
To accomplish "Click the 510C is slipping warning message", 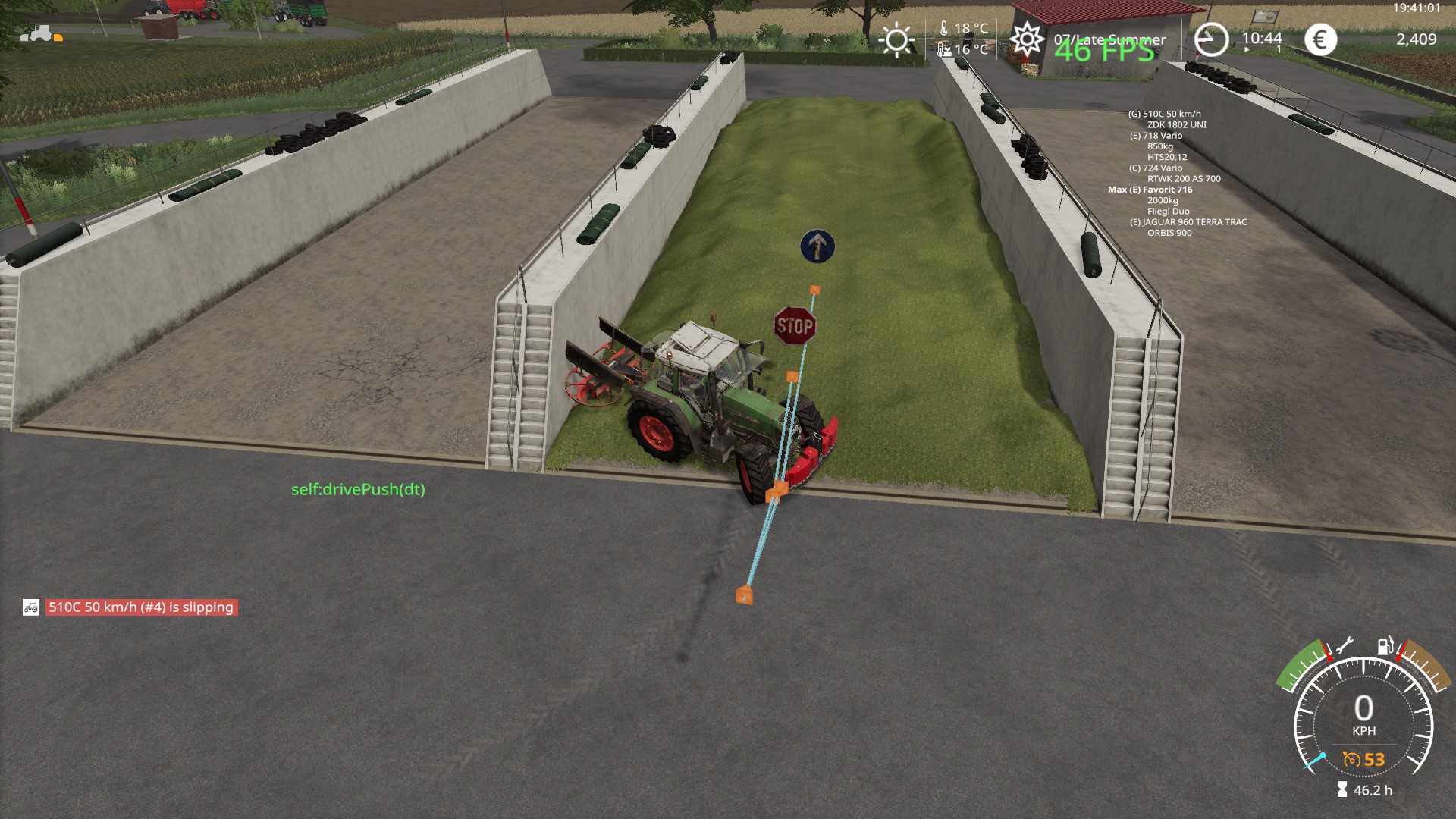I will pyautogui.click(x=140, y=607).
